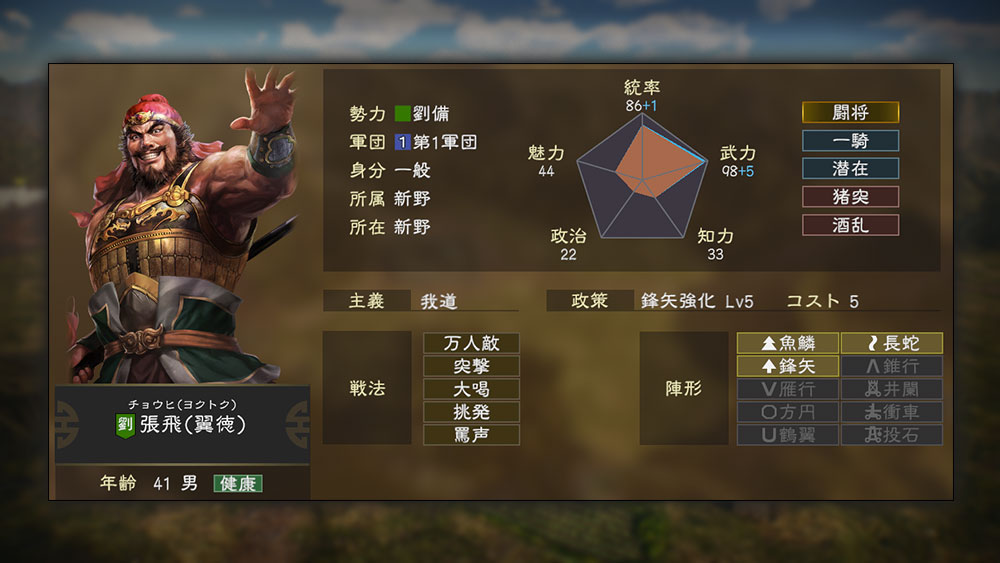Viewport: 1000px width, 563px height.
Task: Select the greyed 錐行 formation
Action: click(x=892, y=366)
